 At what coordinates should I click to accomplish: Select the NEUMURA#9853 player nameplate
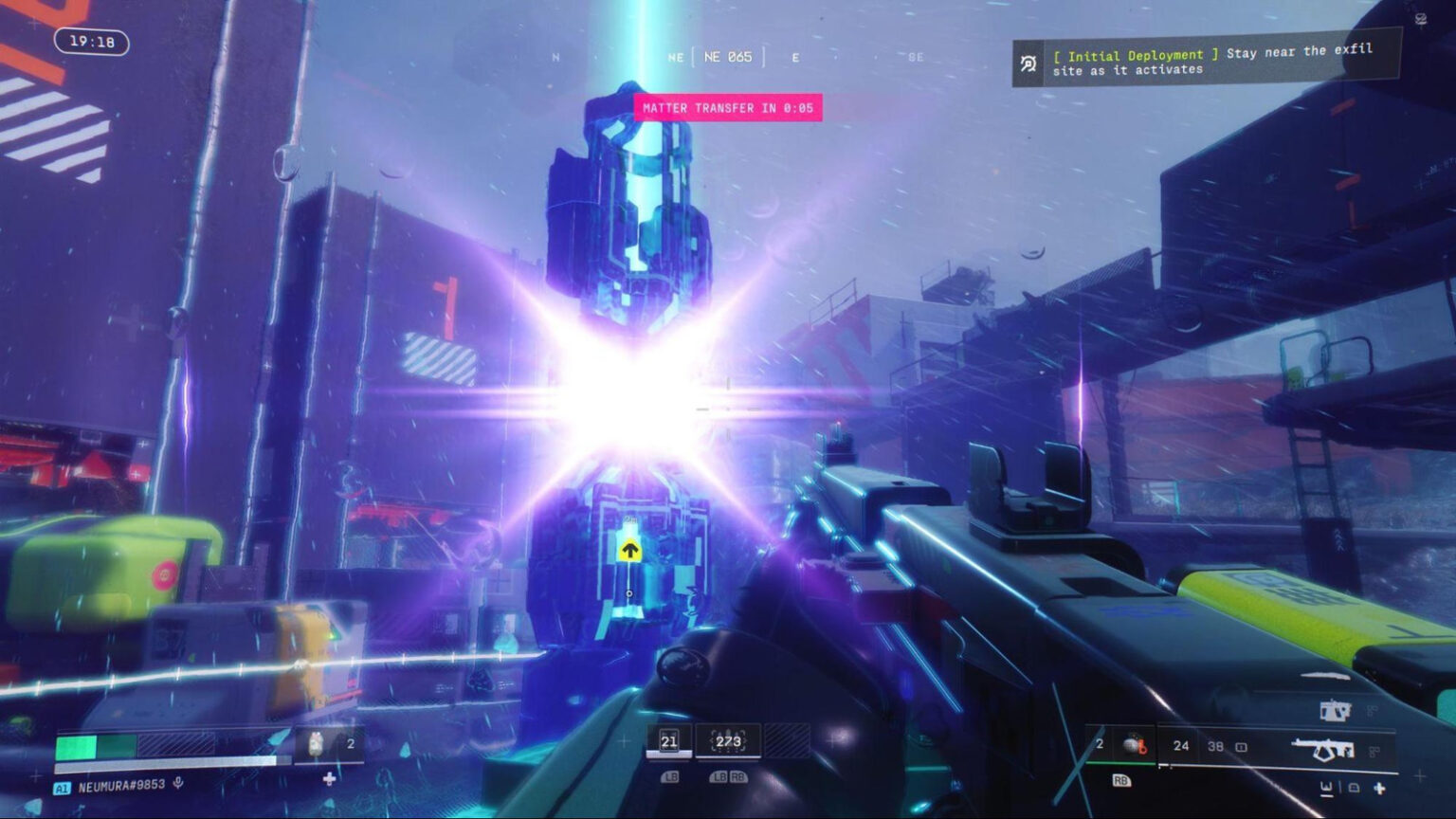tap(120, 786)
